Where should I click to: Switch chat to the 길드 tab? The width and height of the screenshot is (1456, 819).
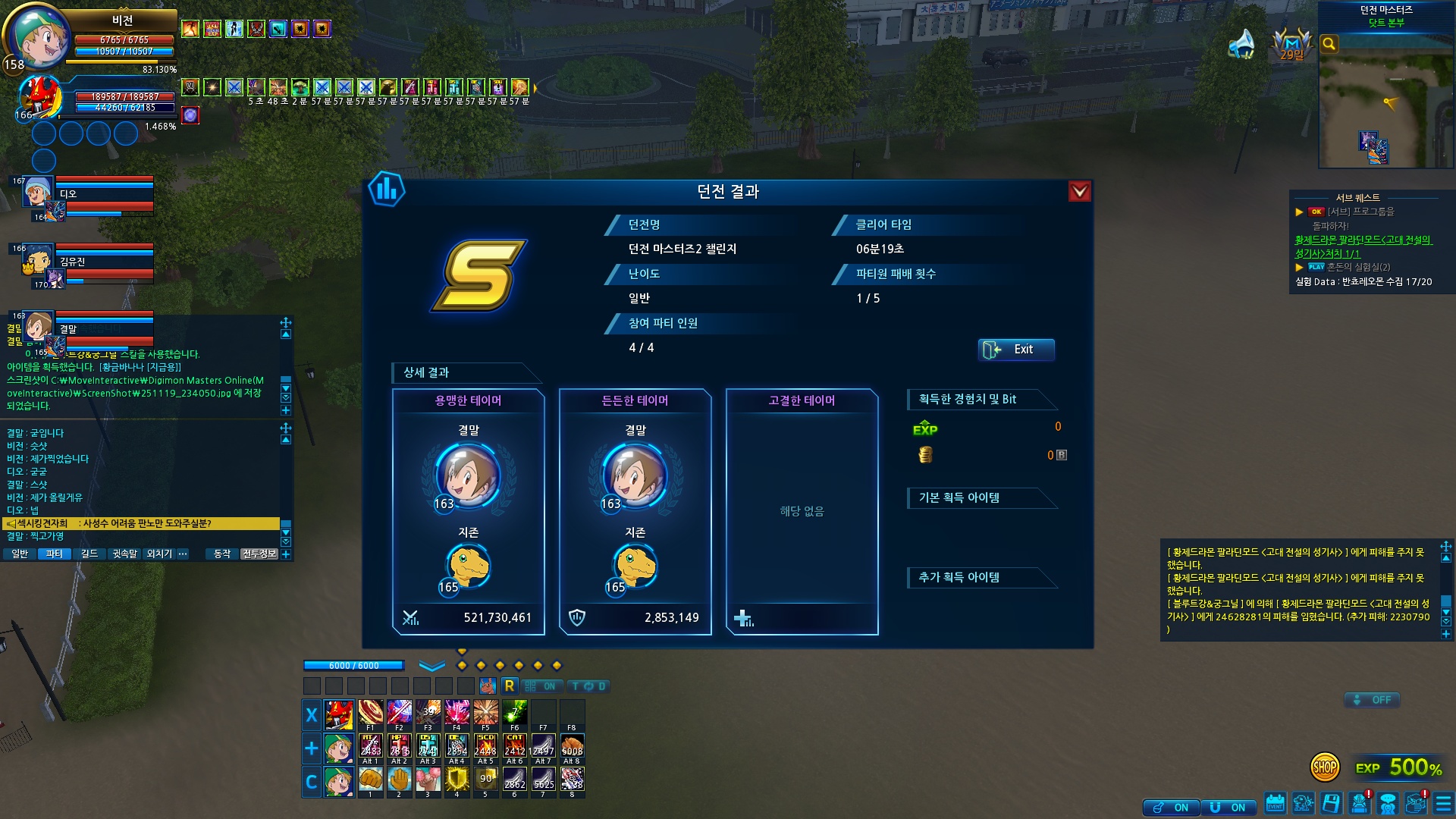(89, 554)
